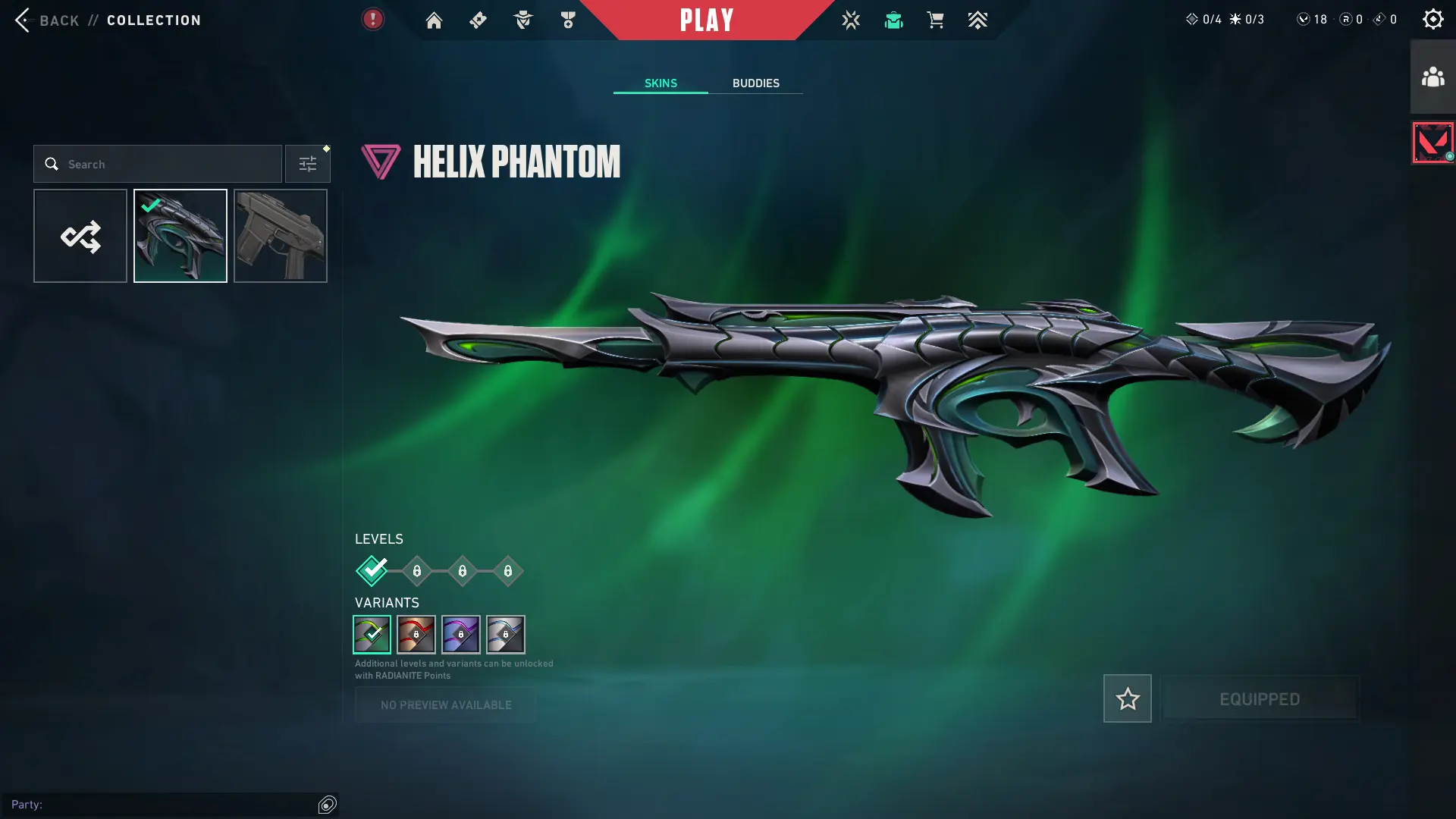
Task: Select the Helix Phantom skin thumbnail
Action: 180,236
